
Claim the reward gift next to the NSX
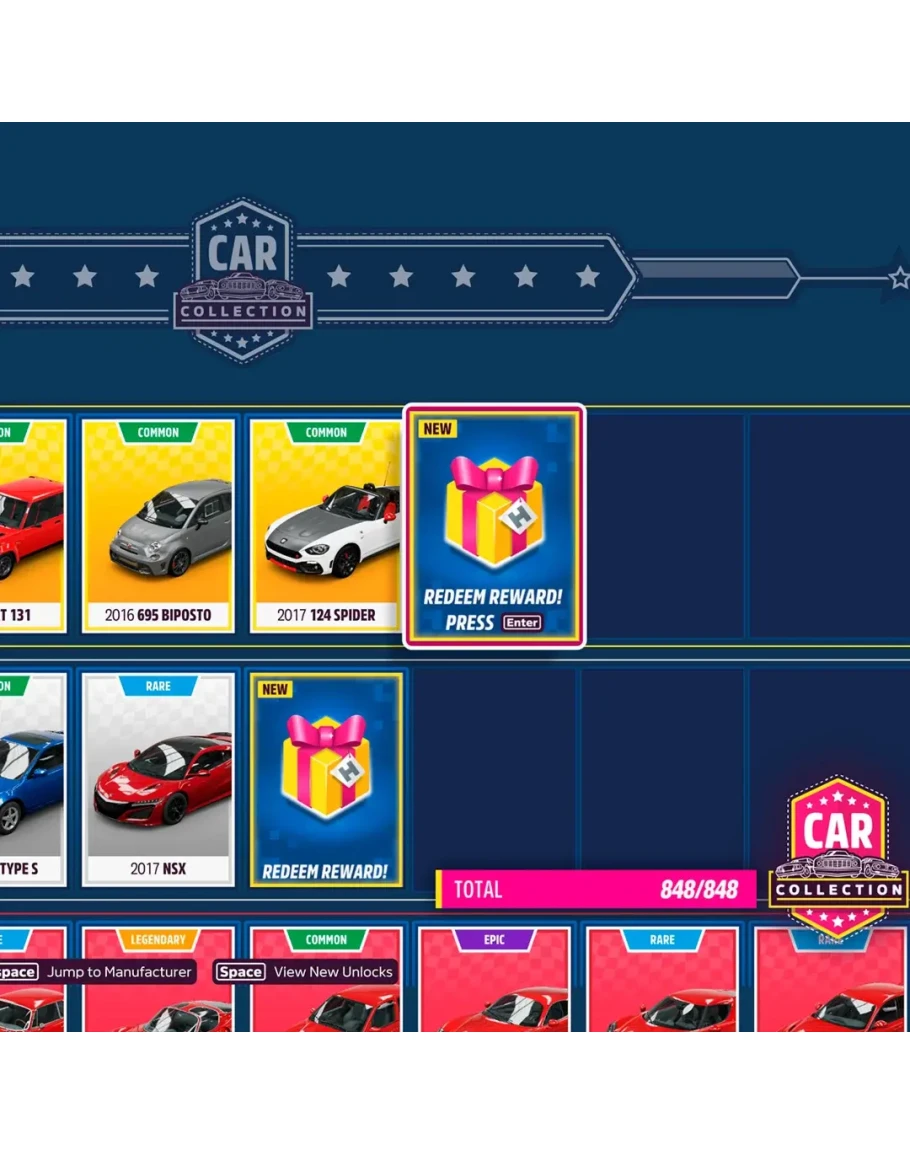point(325,779)
